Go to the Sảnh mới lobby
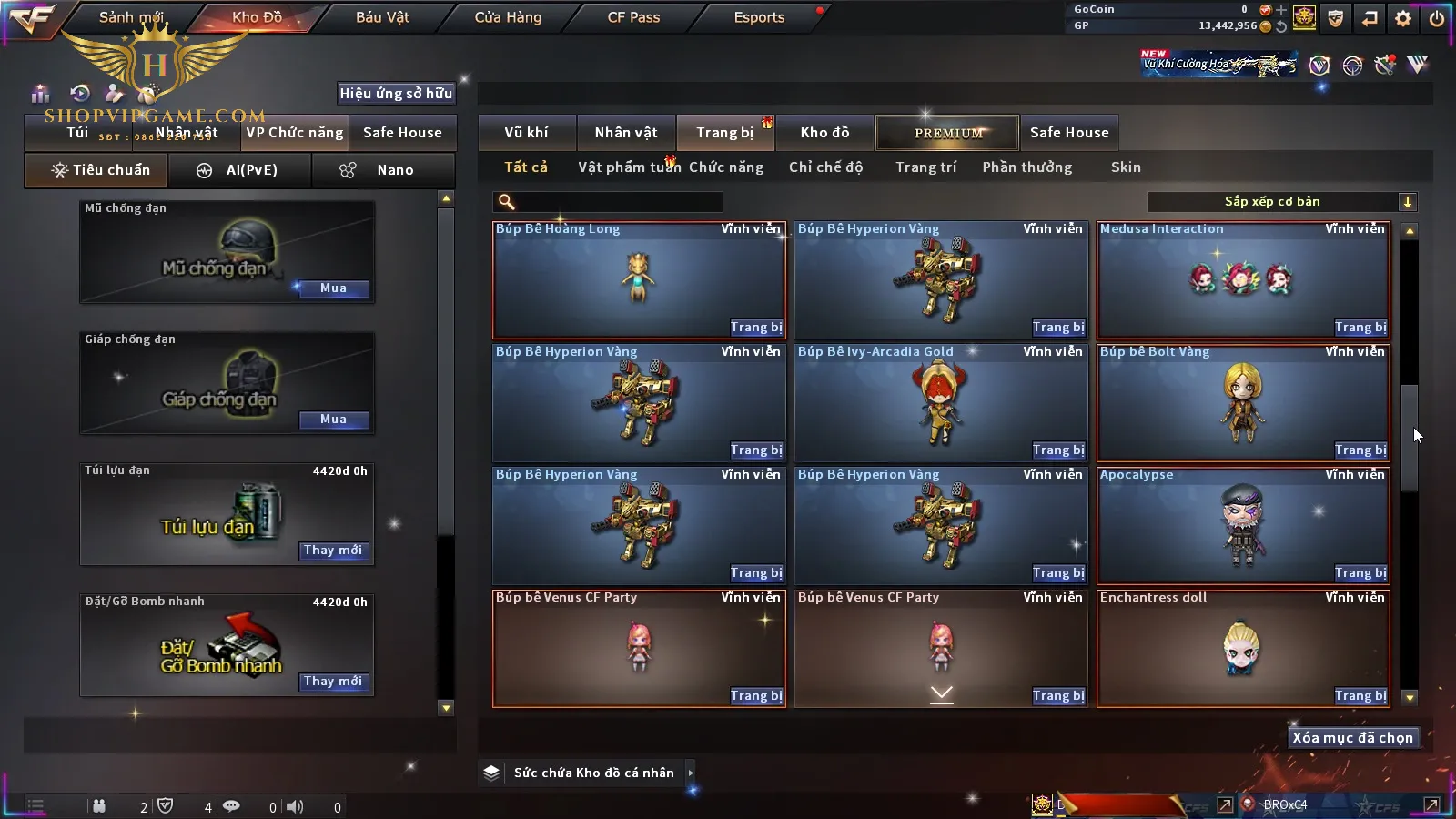This screenshot has height=819, width=1456. click(x=131, y=17)
